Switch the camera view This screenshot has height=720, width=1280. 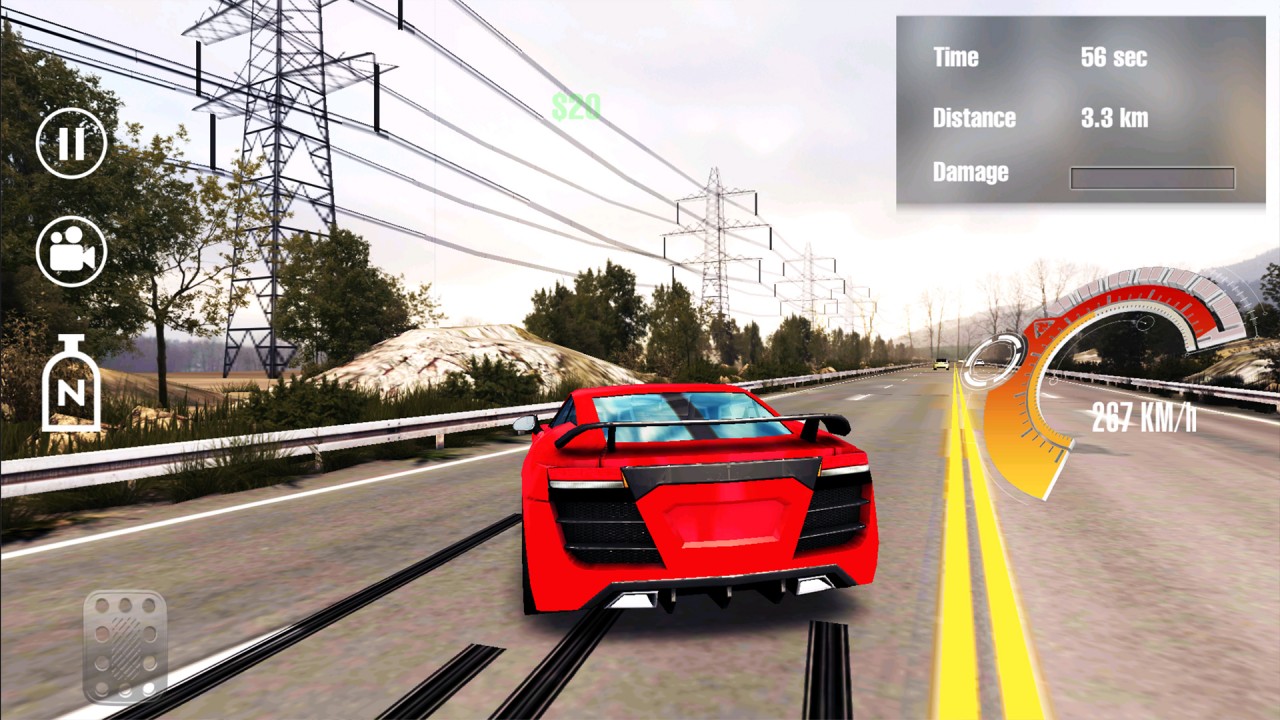[71, 251]
